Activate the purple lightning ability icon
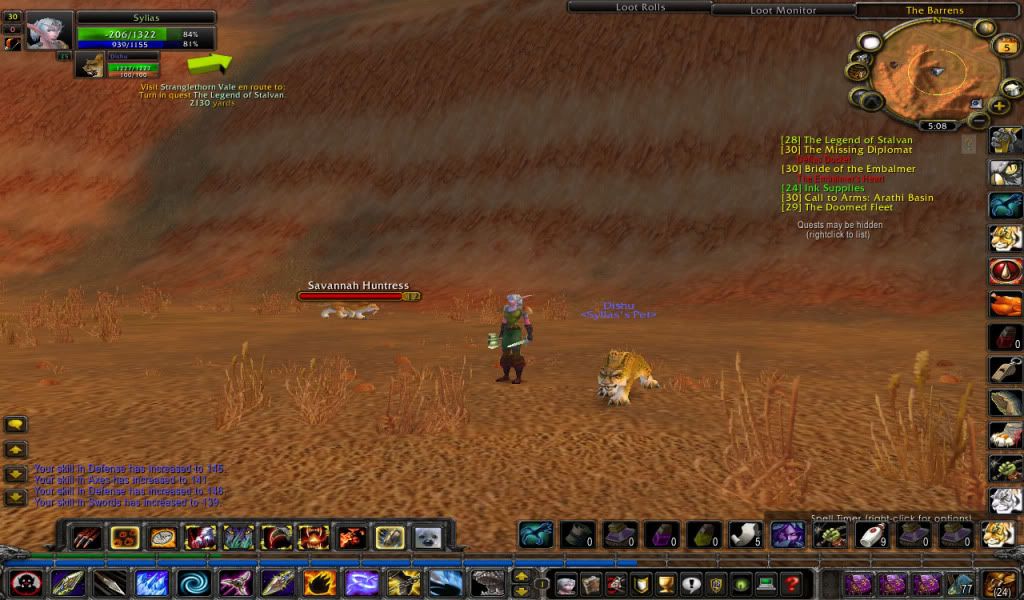The image size is (1024, 600). 361,582
